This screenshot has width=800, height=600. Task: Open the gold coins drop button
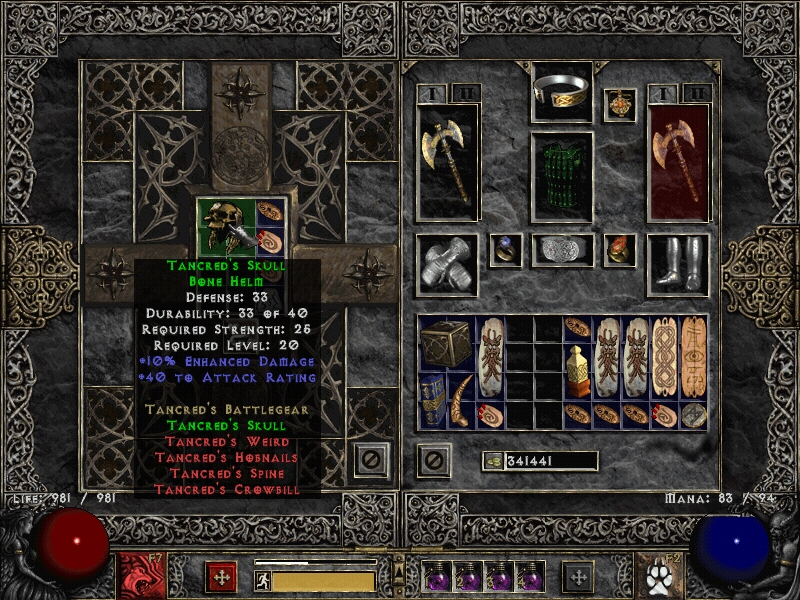click(x=492, y=461)
